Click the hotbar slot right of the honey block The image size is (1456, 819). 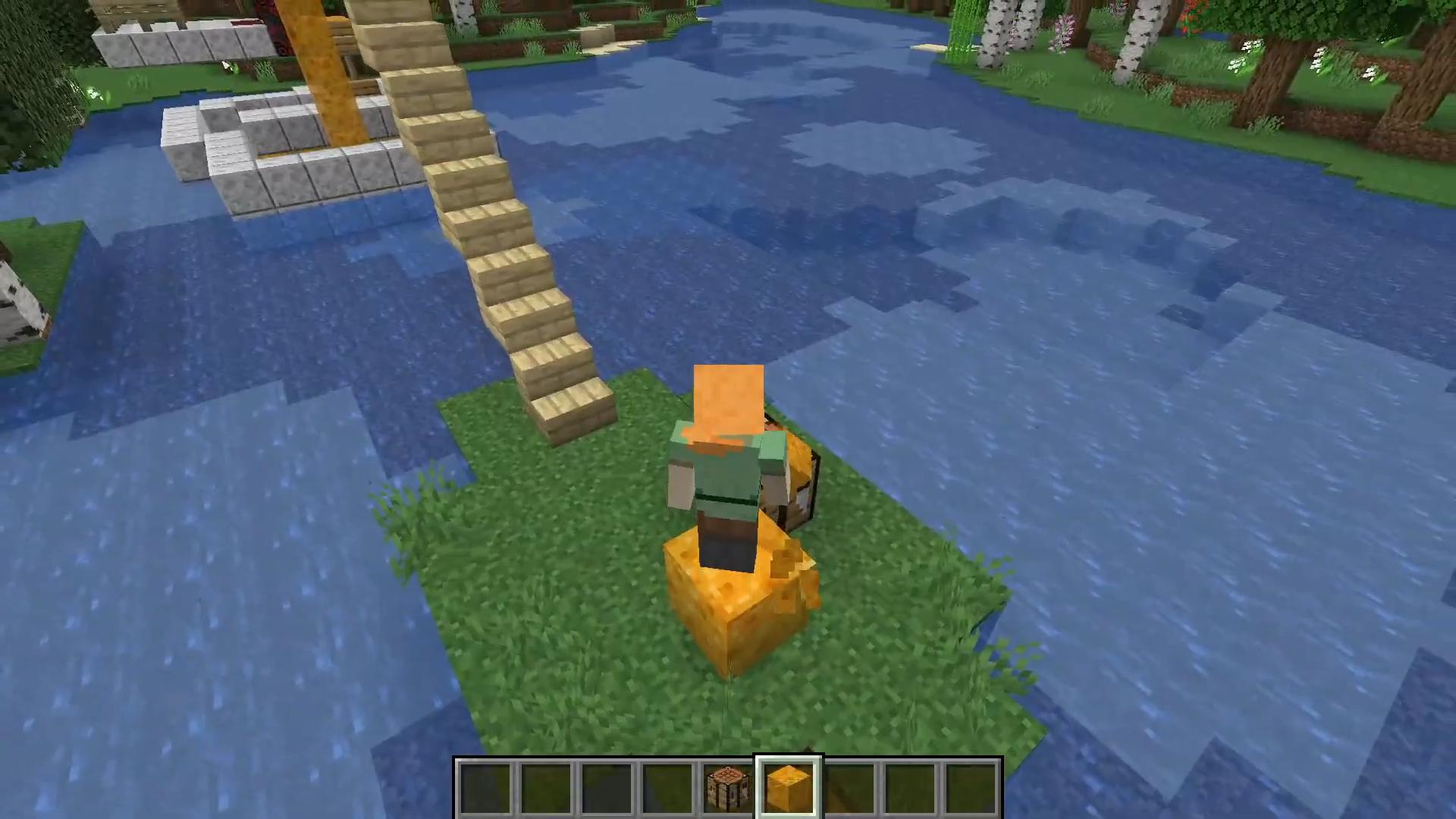[x=849, y=785]
